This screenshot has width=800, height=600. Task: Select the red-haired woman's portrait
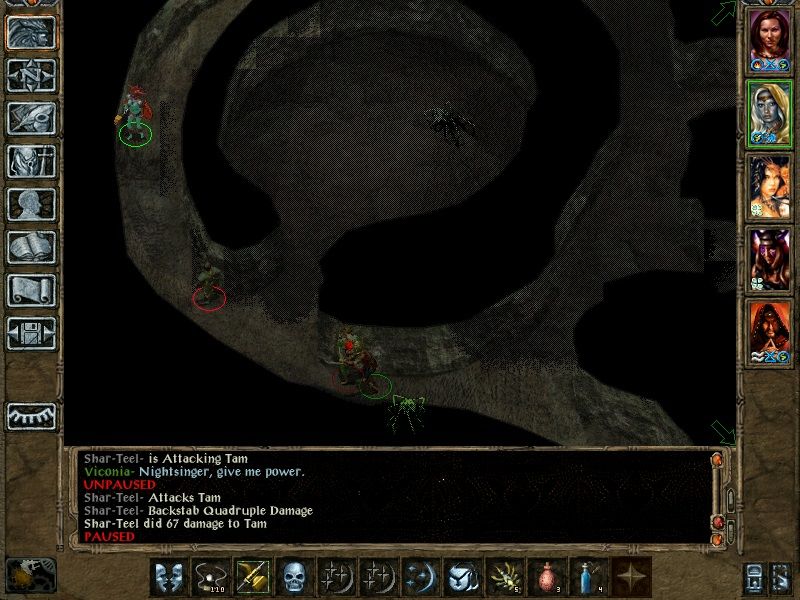coord(770,38)
